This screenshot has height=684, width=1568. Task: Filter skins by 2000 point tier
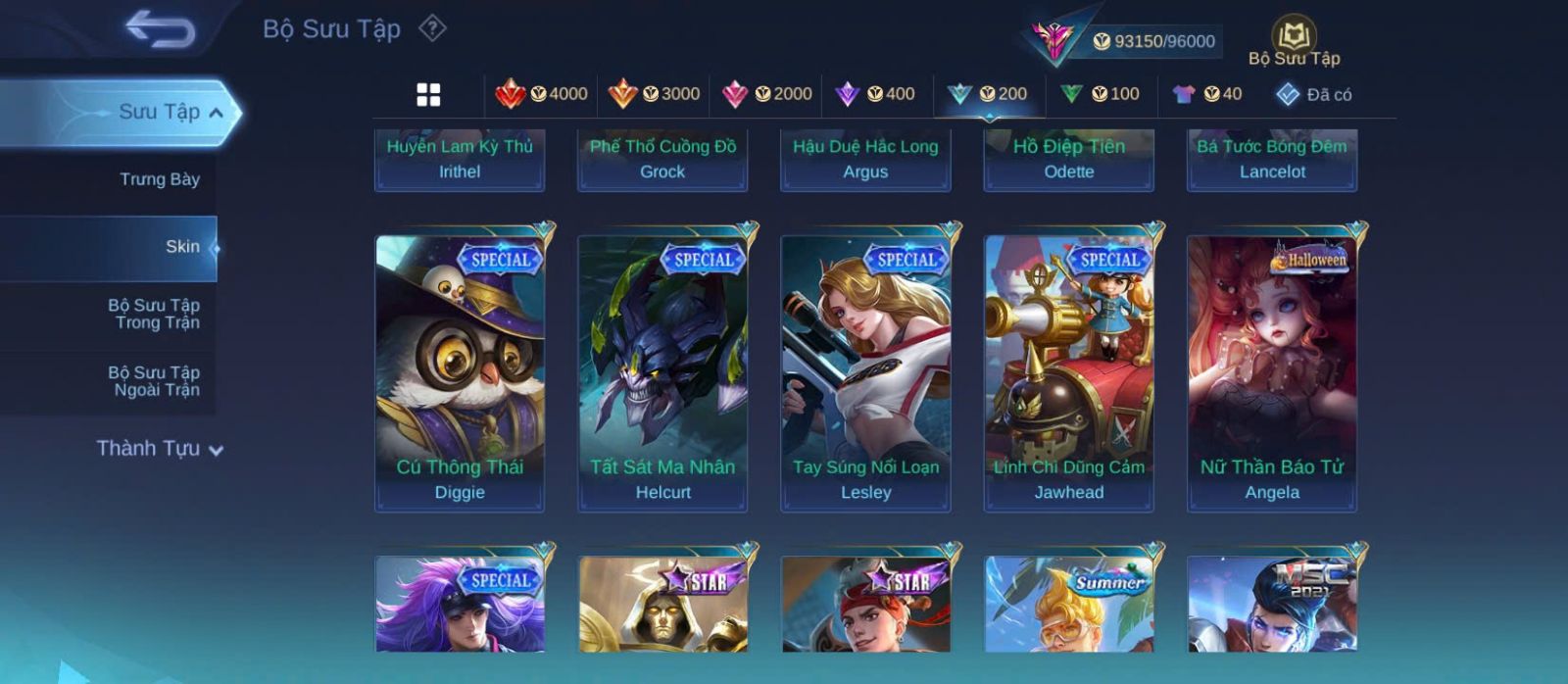766,94
